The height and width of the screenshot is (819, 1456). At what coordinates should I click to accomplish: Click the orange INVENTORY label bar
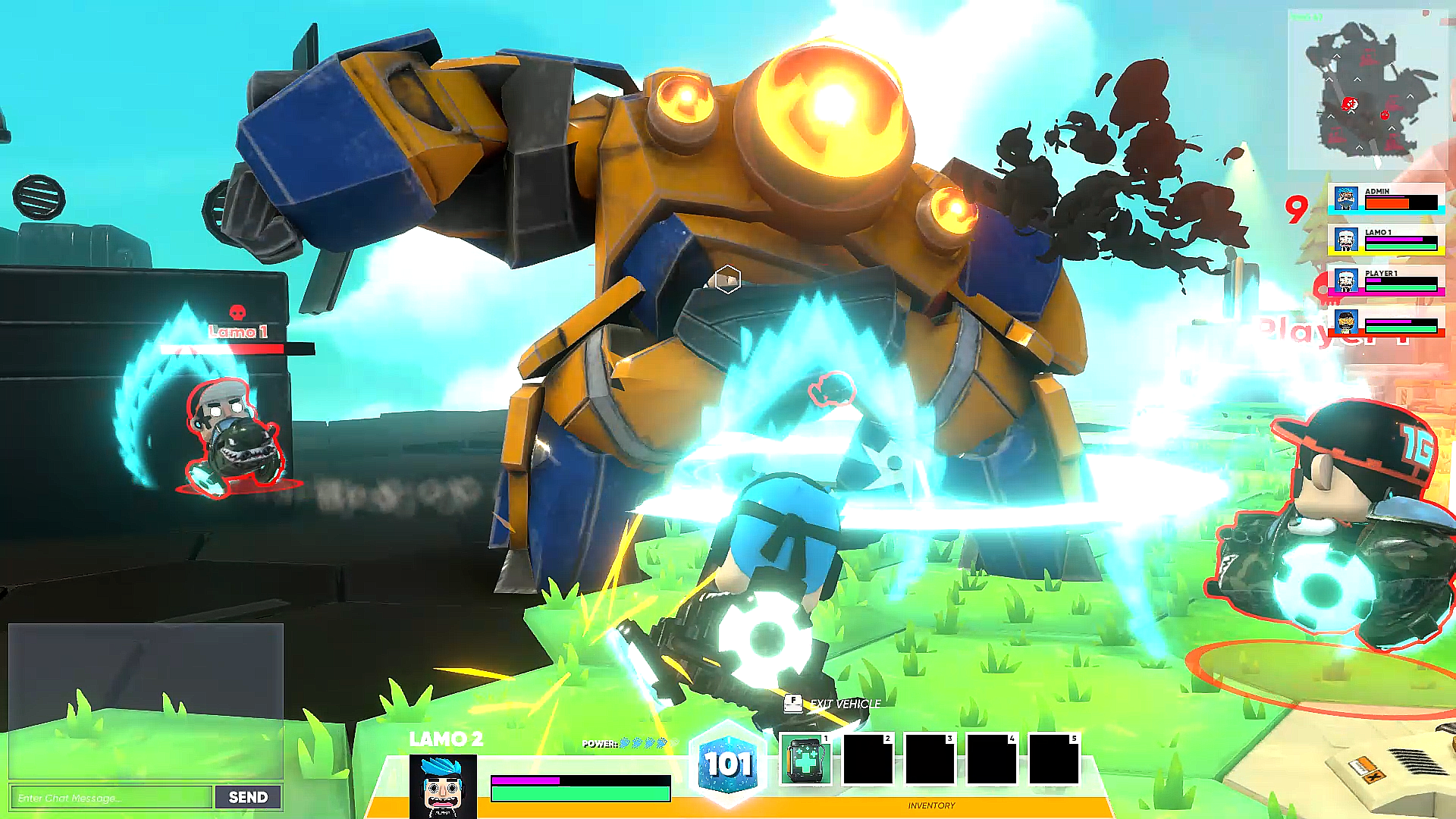point(931,805)
